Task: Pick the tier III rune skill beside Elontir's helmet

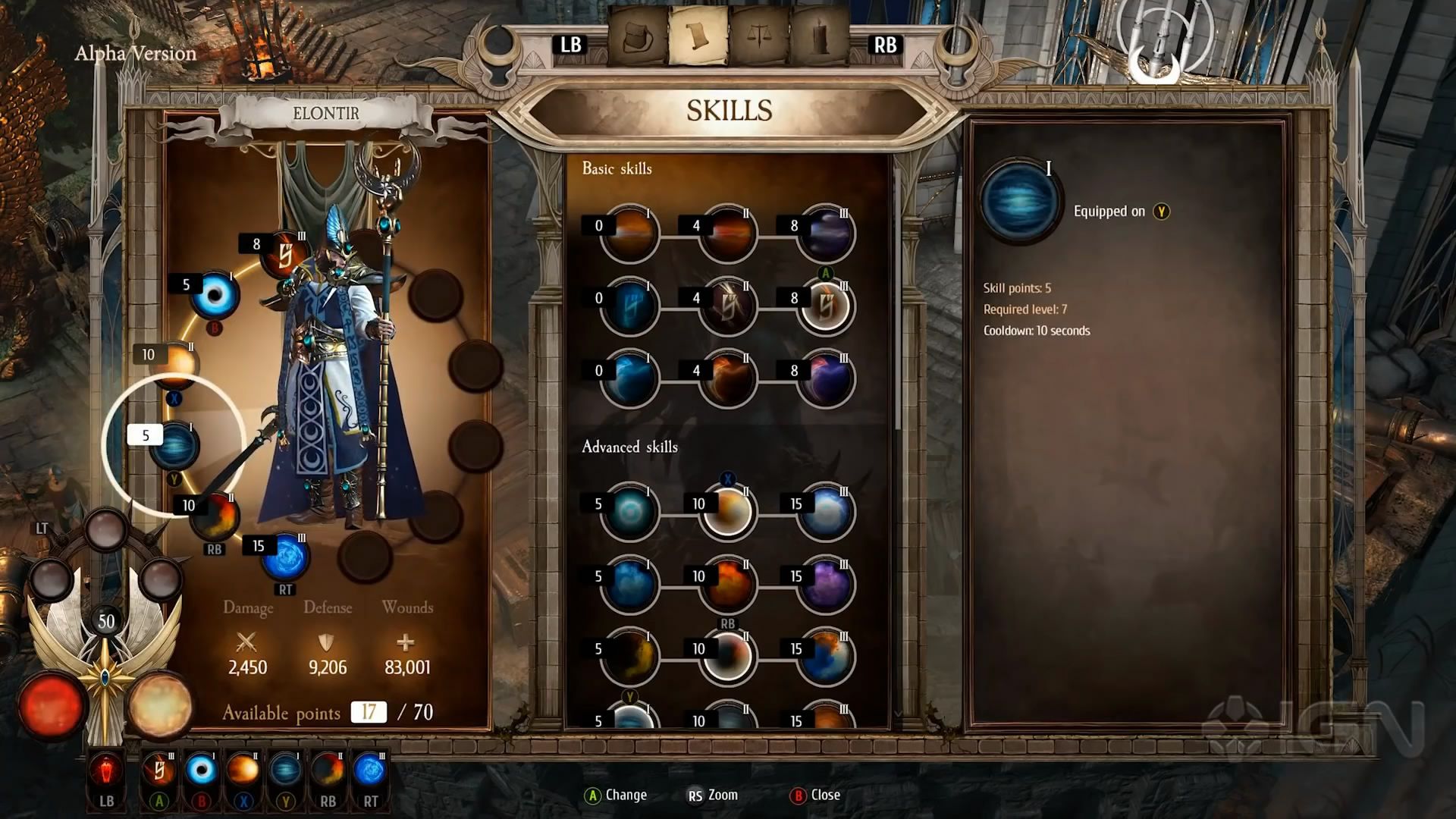Action: [x=284, y=255]
